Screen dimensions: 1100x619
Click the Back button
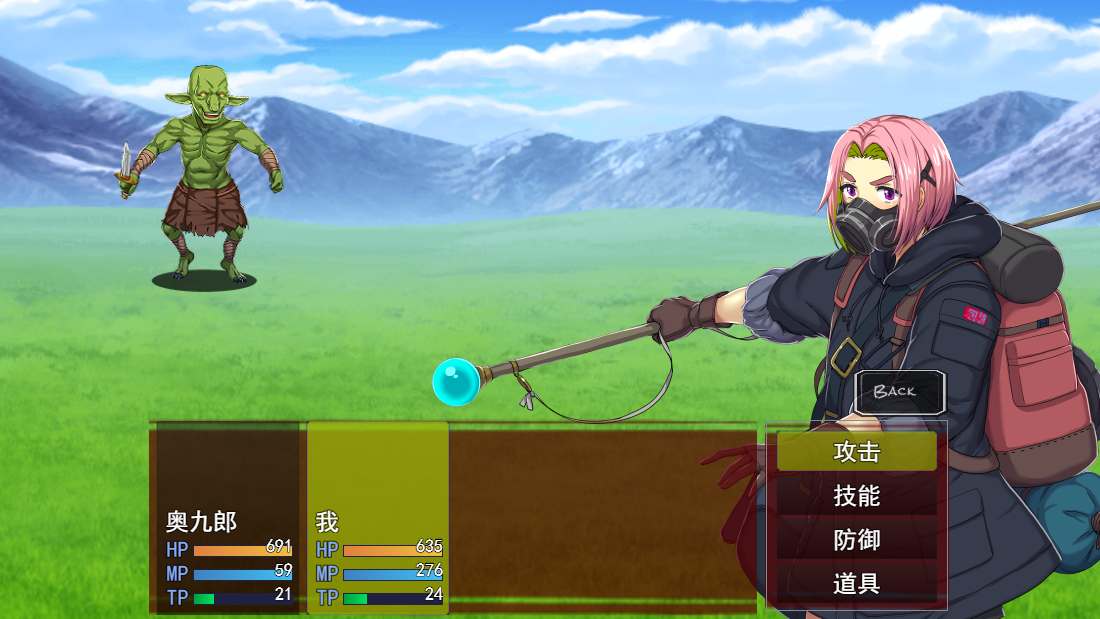pyautogui.click(x=899, y=392)
